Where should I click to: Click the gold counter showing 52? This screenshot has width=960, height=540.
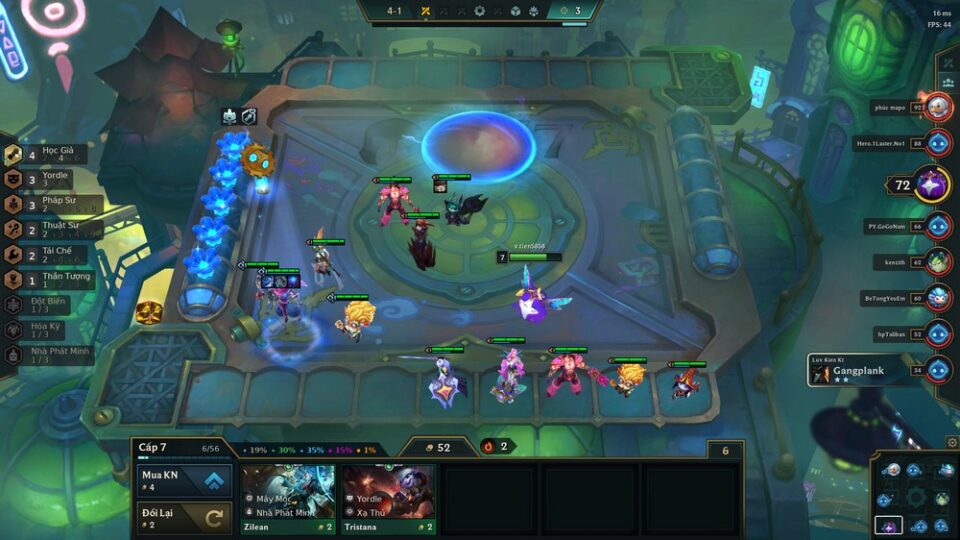(x=438, y=447)
